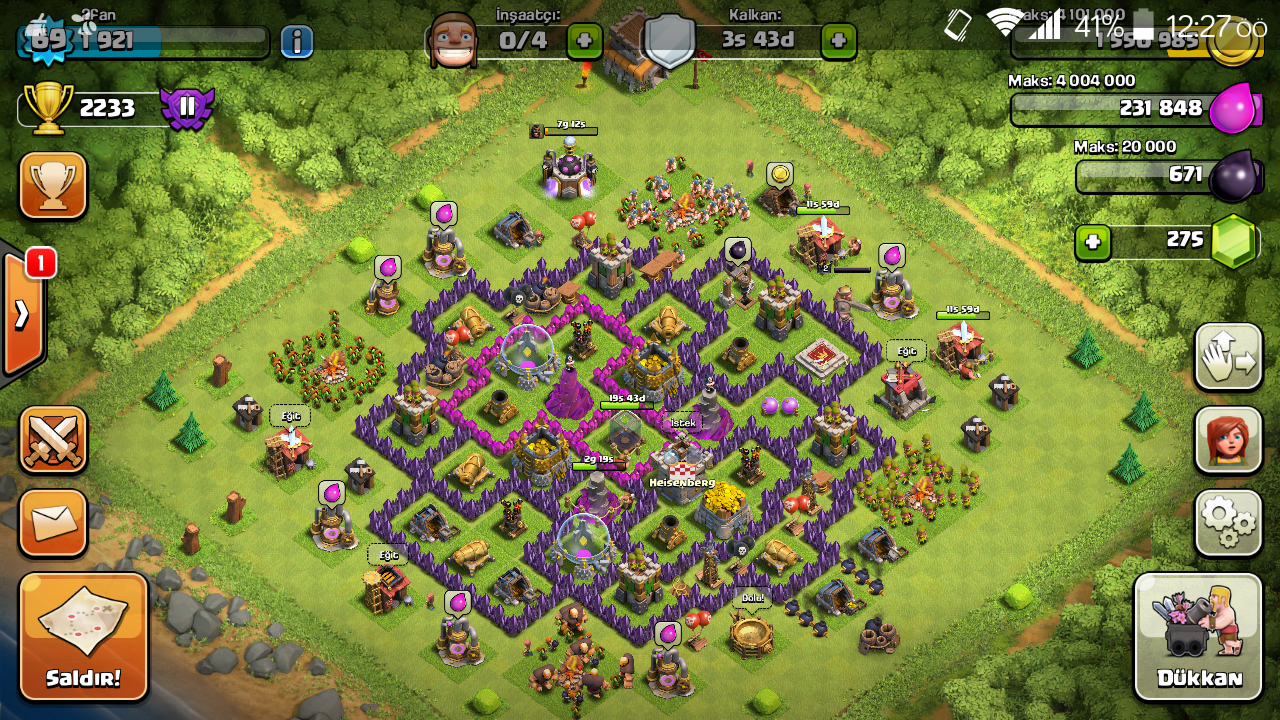
Task: Activate the hand-arrow layout edit button
Action: pos(1228,357)
